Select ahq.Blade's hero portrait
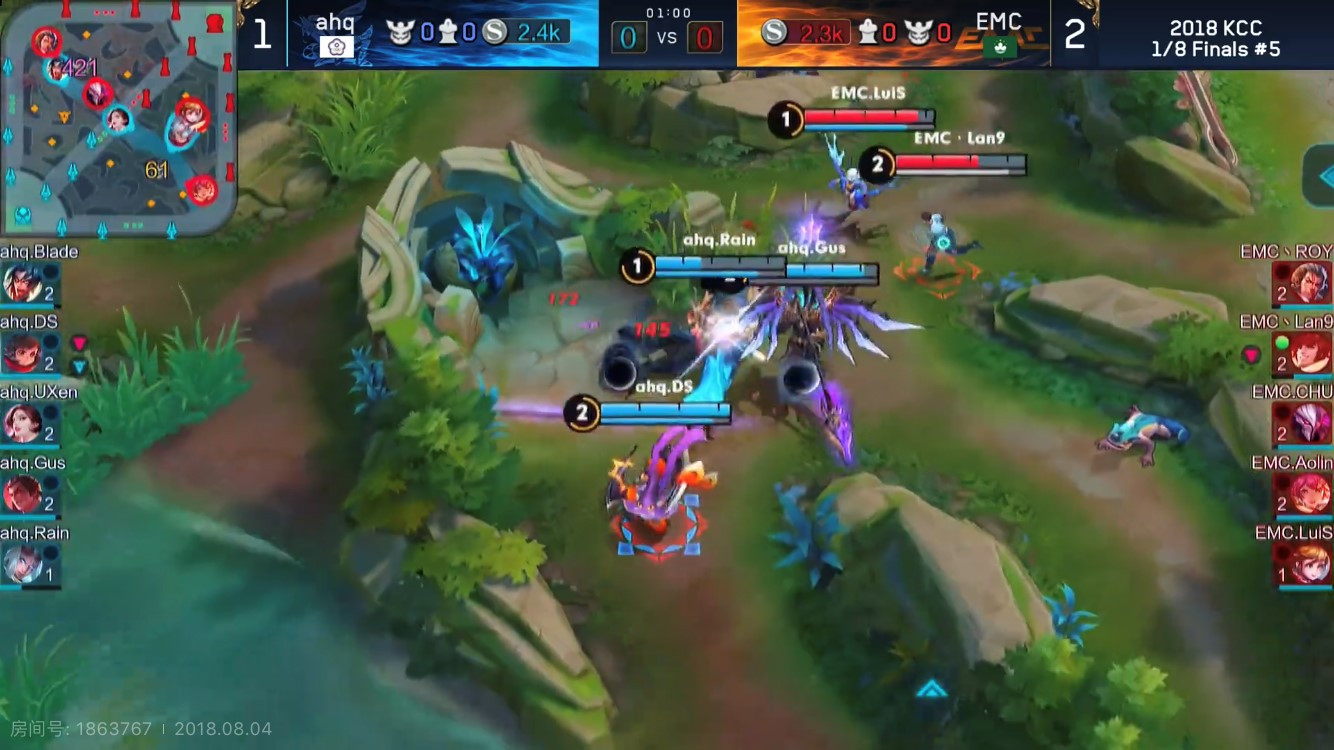1334x750 pixels. [22, 283]
